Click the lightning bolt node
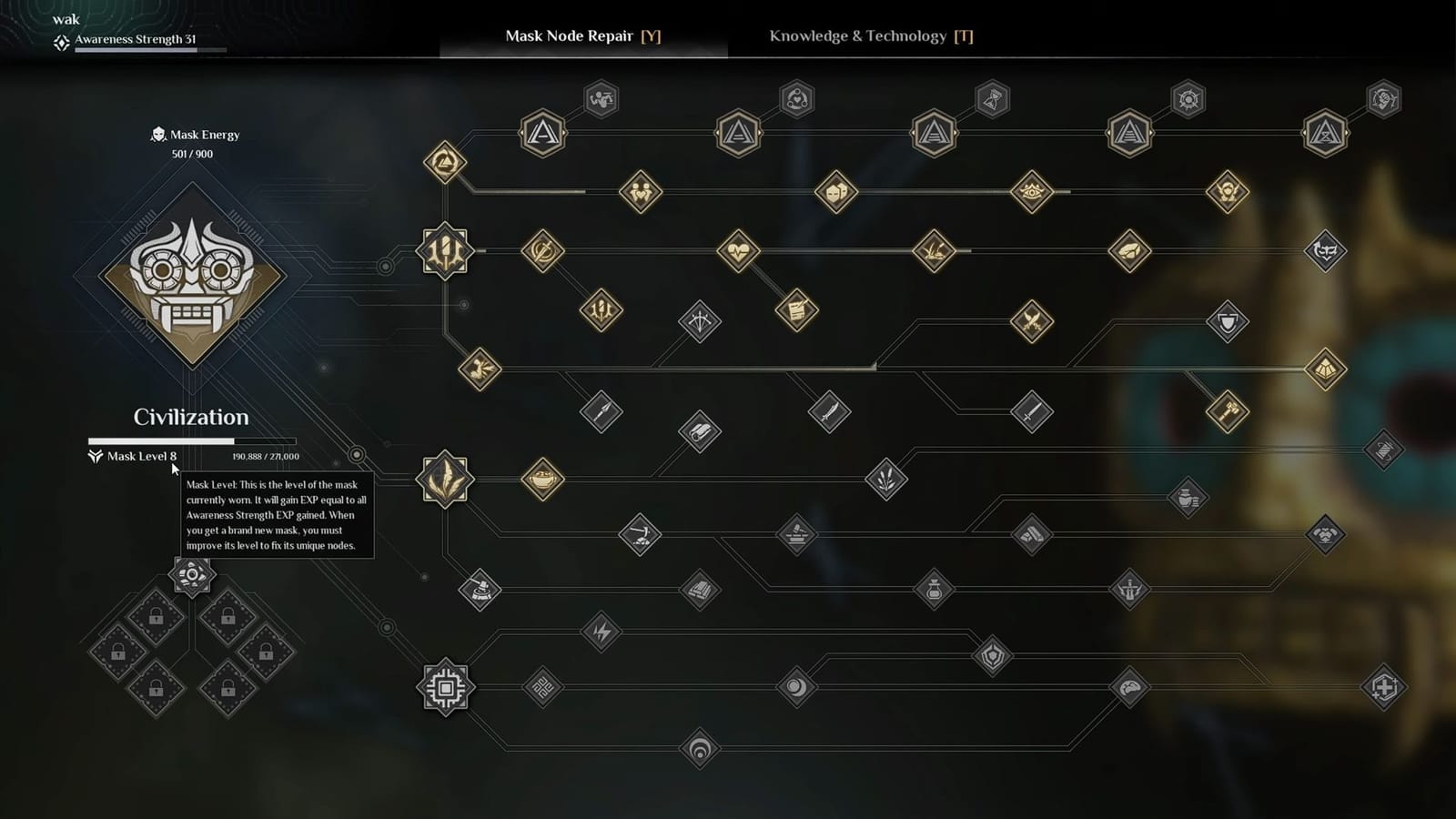This screenshot has width=1456, height=819. coord(601,632)
